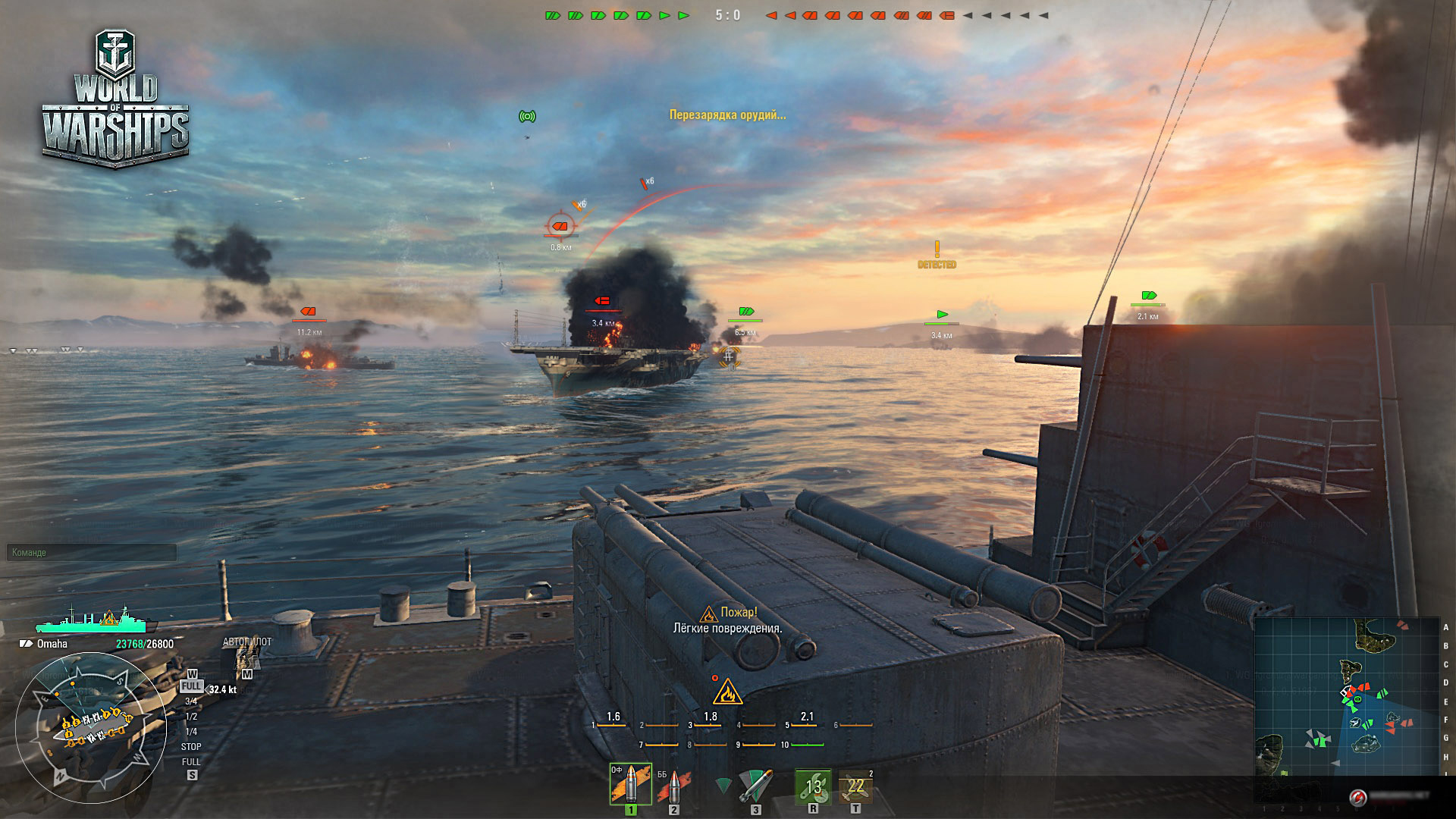Toggle the autopilot (АВТОПИЛОТ) icon

coord(246,658)
